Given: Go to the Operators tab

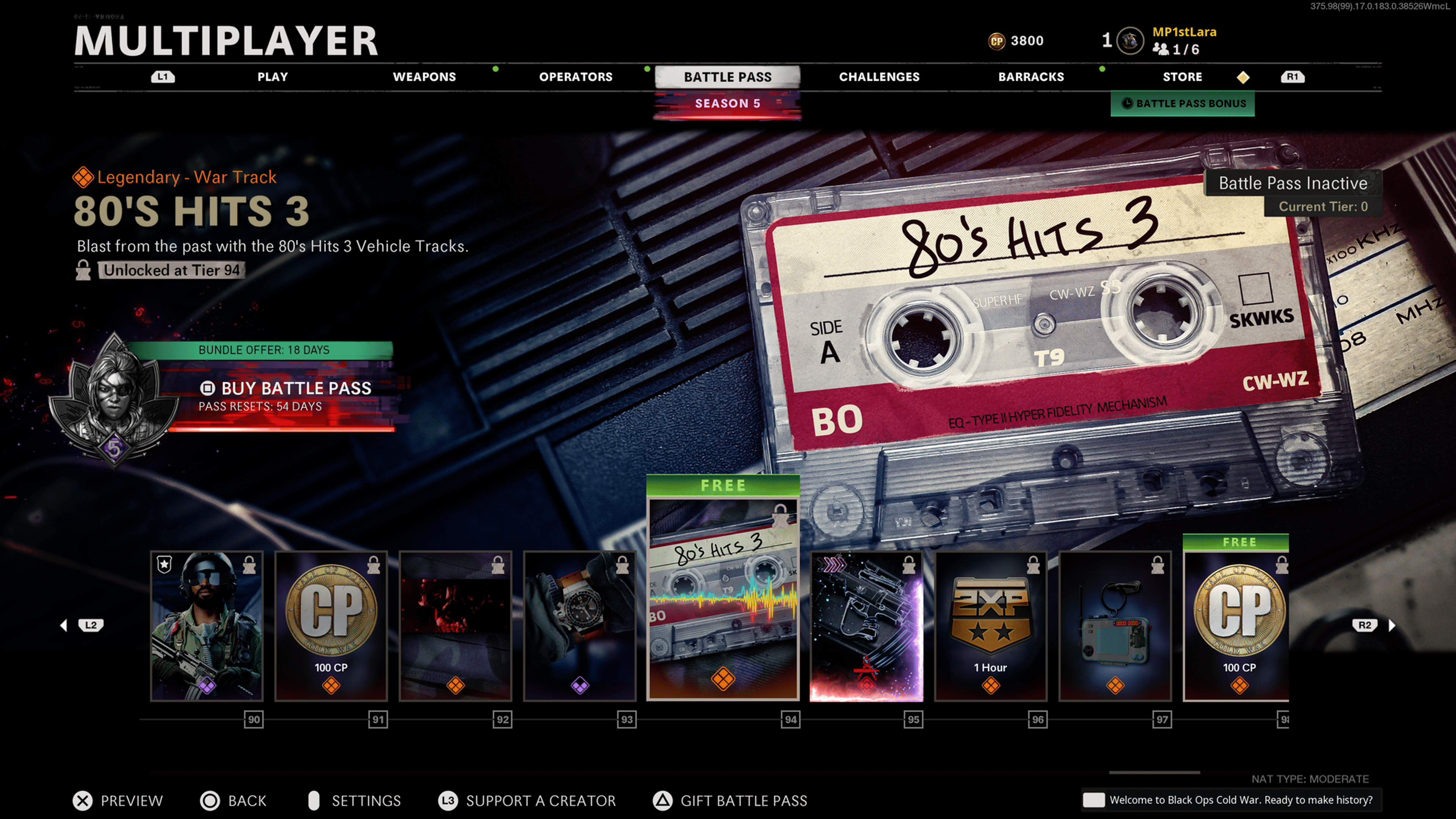Looking at the screenshot, I should coord(576,77).
